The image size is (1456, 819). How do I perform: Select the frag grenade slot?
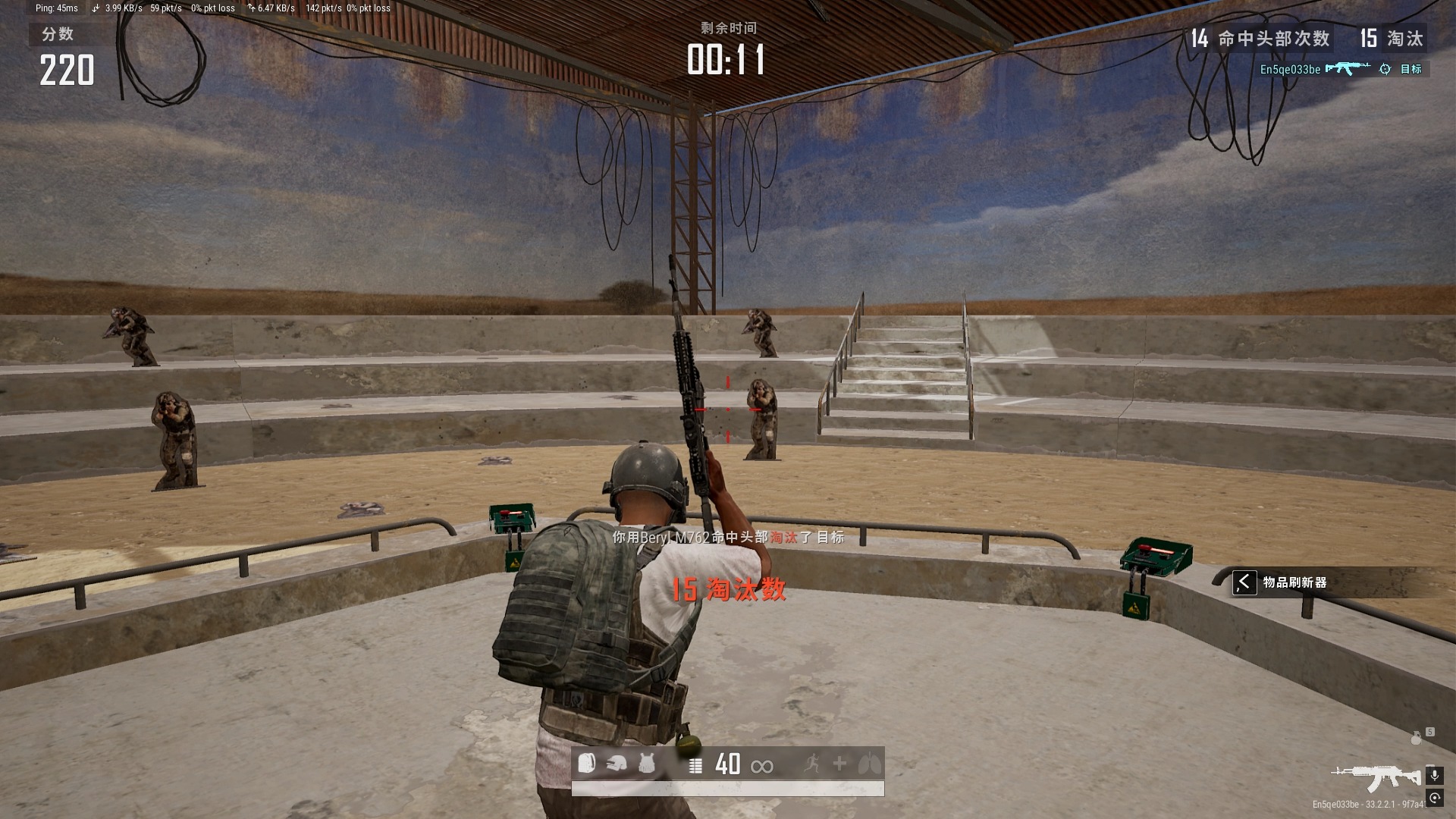tap(1416, 737)
